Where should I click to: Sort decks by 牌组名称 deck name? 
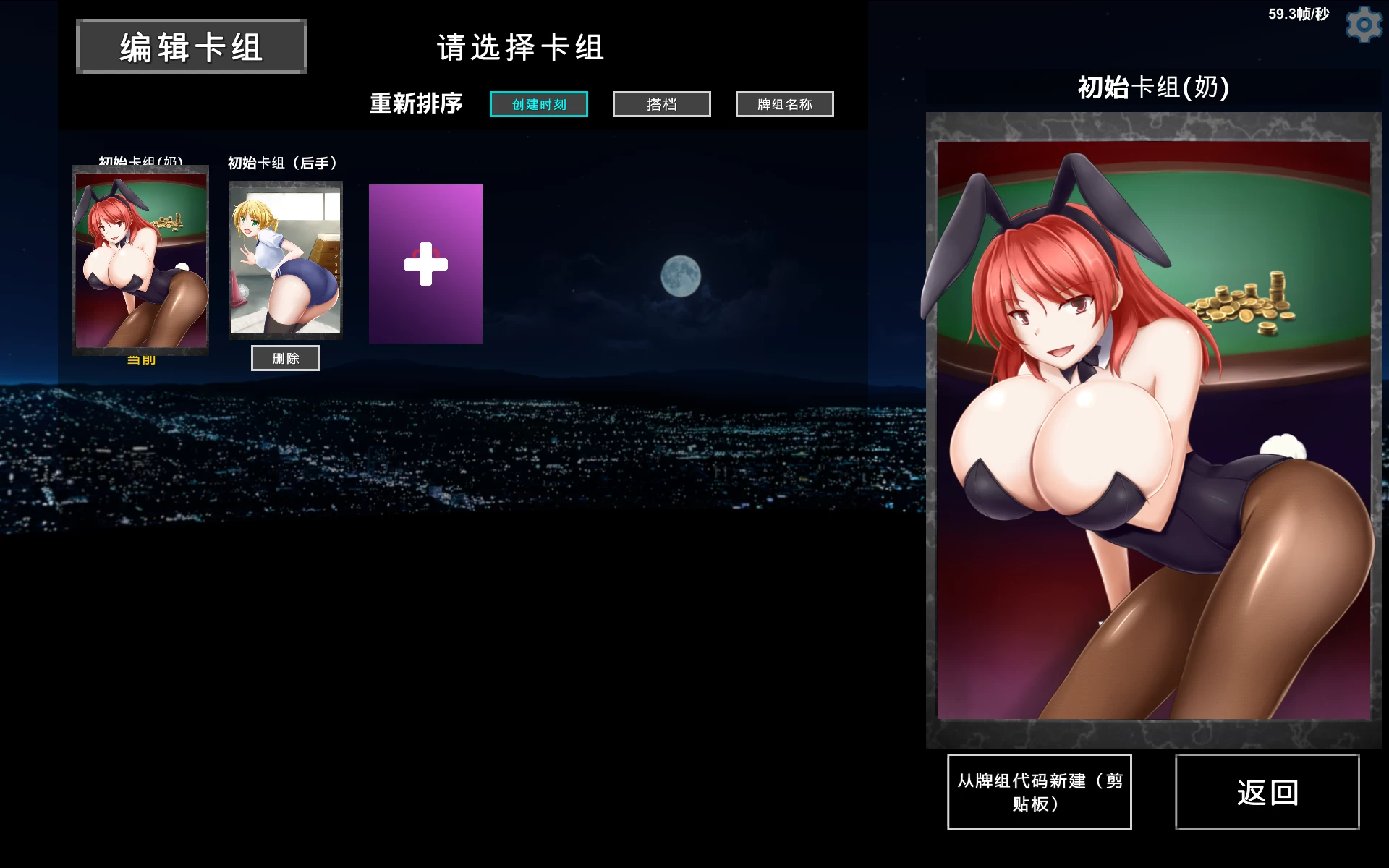tap(784, 104)
